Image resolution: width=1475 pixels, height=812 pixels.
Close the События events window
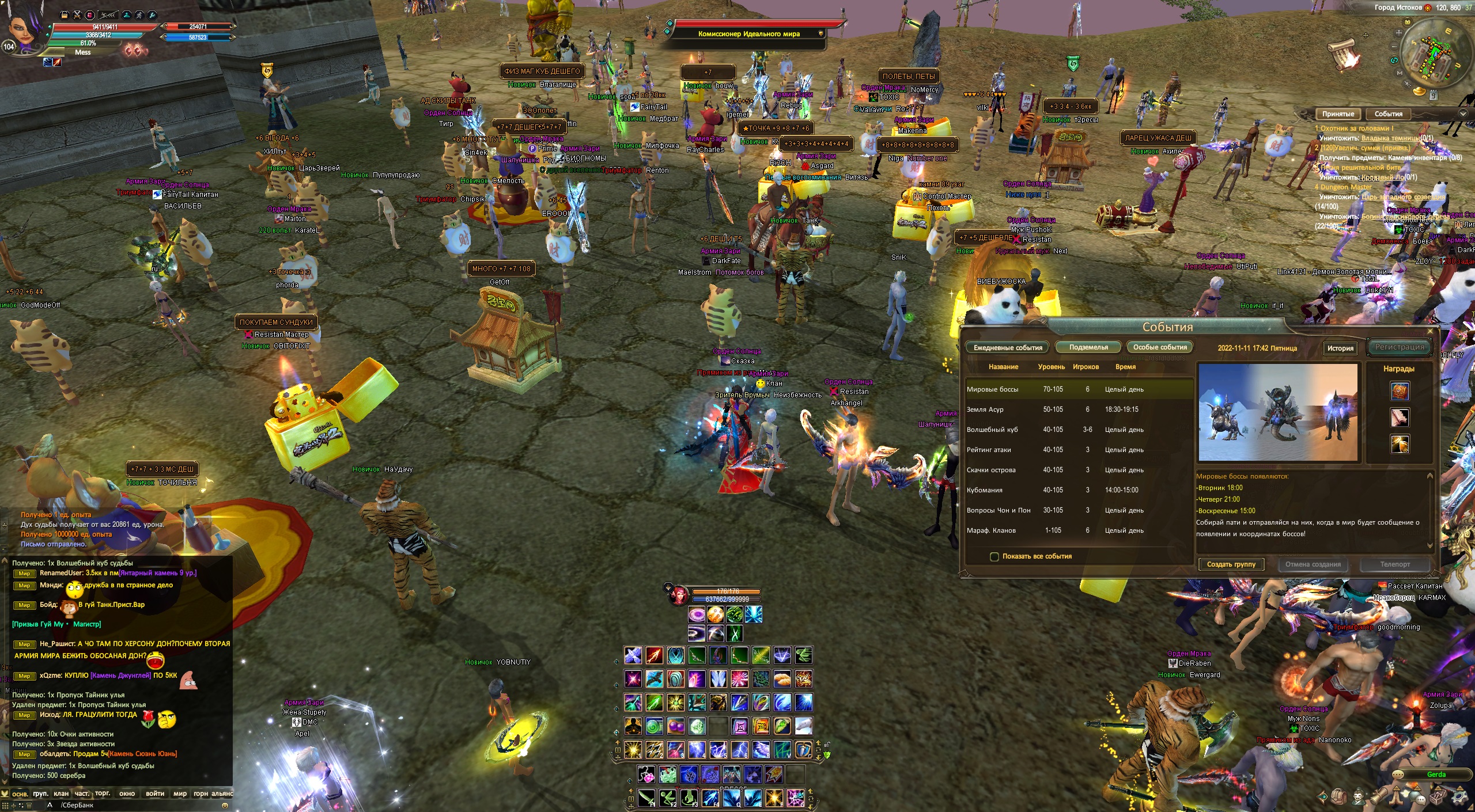1430,331
